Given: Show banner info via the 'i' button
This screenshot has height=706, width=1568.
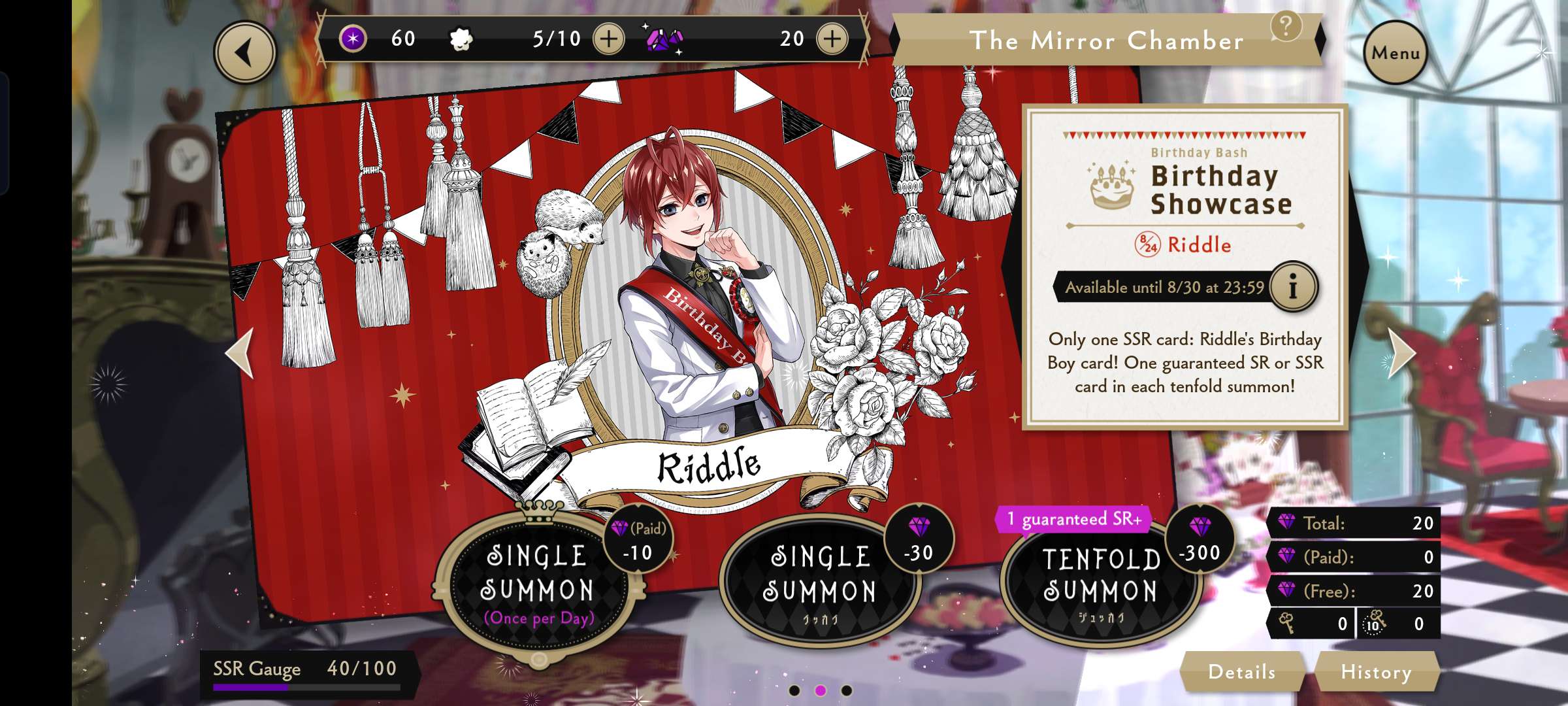Looking at the screenshot, I should [x=1293, y=286].
